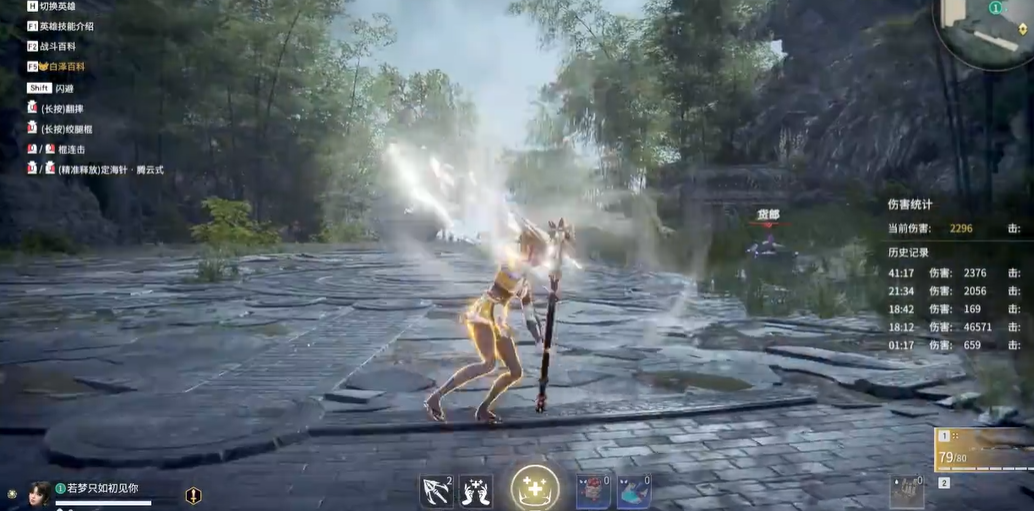Select the 46571 damage history row

point(955,326)
